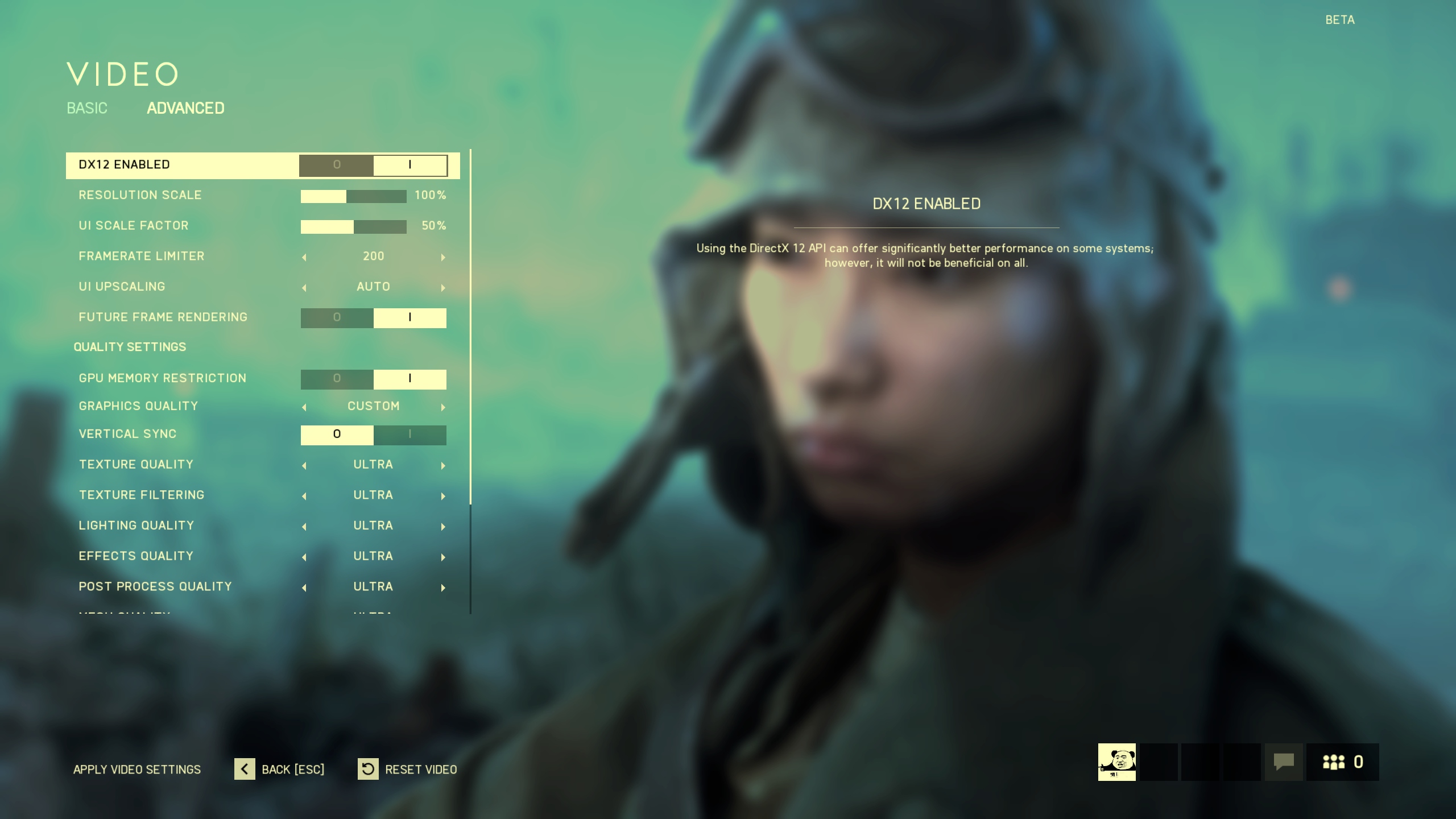
Task: Lower Texture Quality with left arrow
Action: click(x=304, y=466)
